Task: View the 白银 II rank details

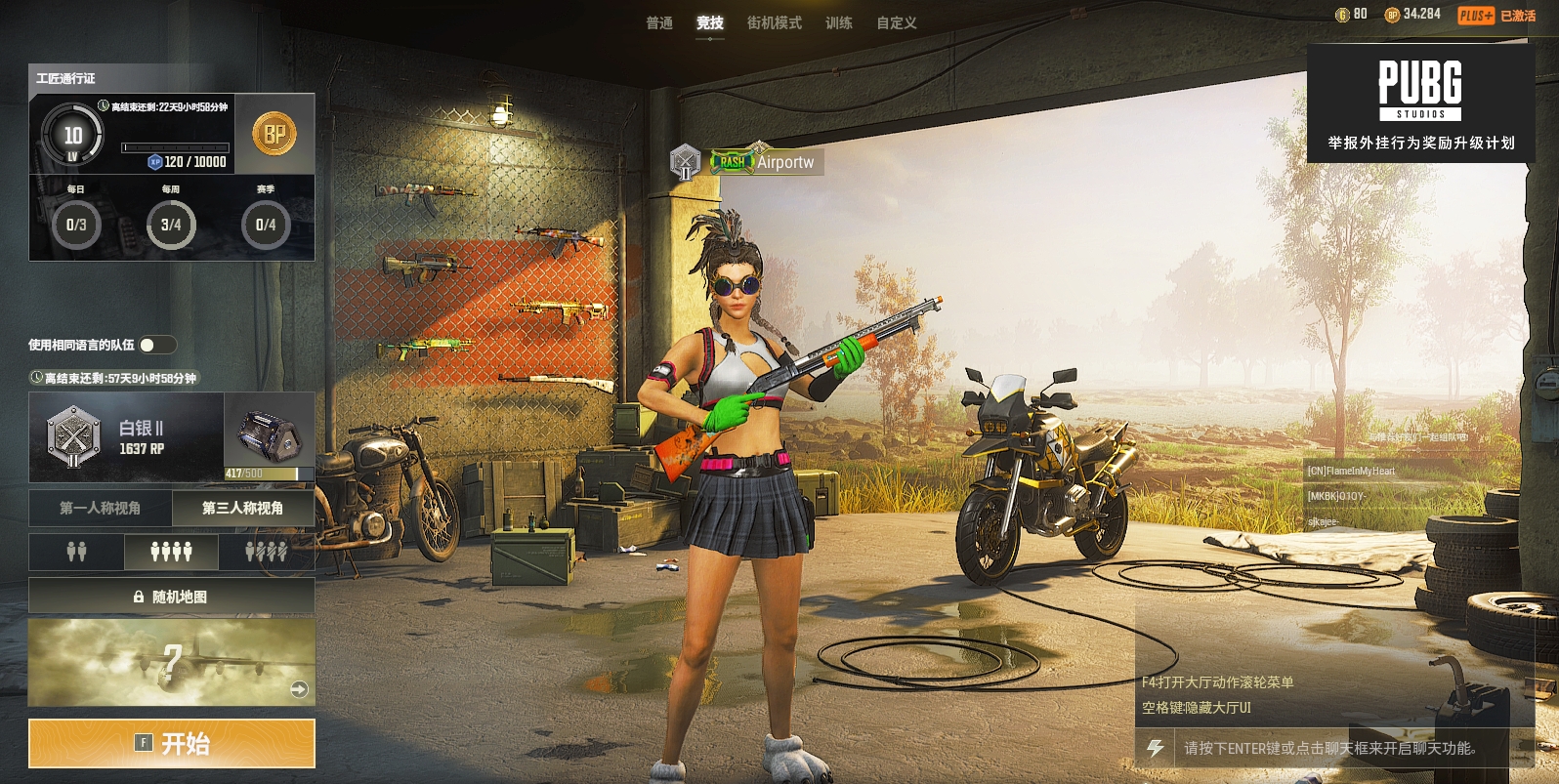Action: [x=127, y=437]
